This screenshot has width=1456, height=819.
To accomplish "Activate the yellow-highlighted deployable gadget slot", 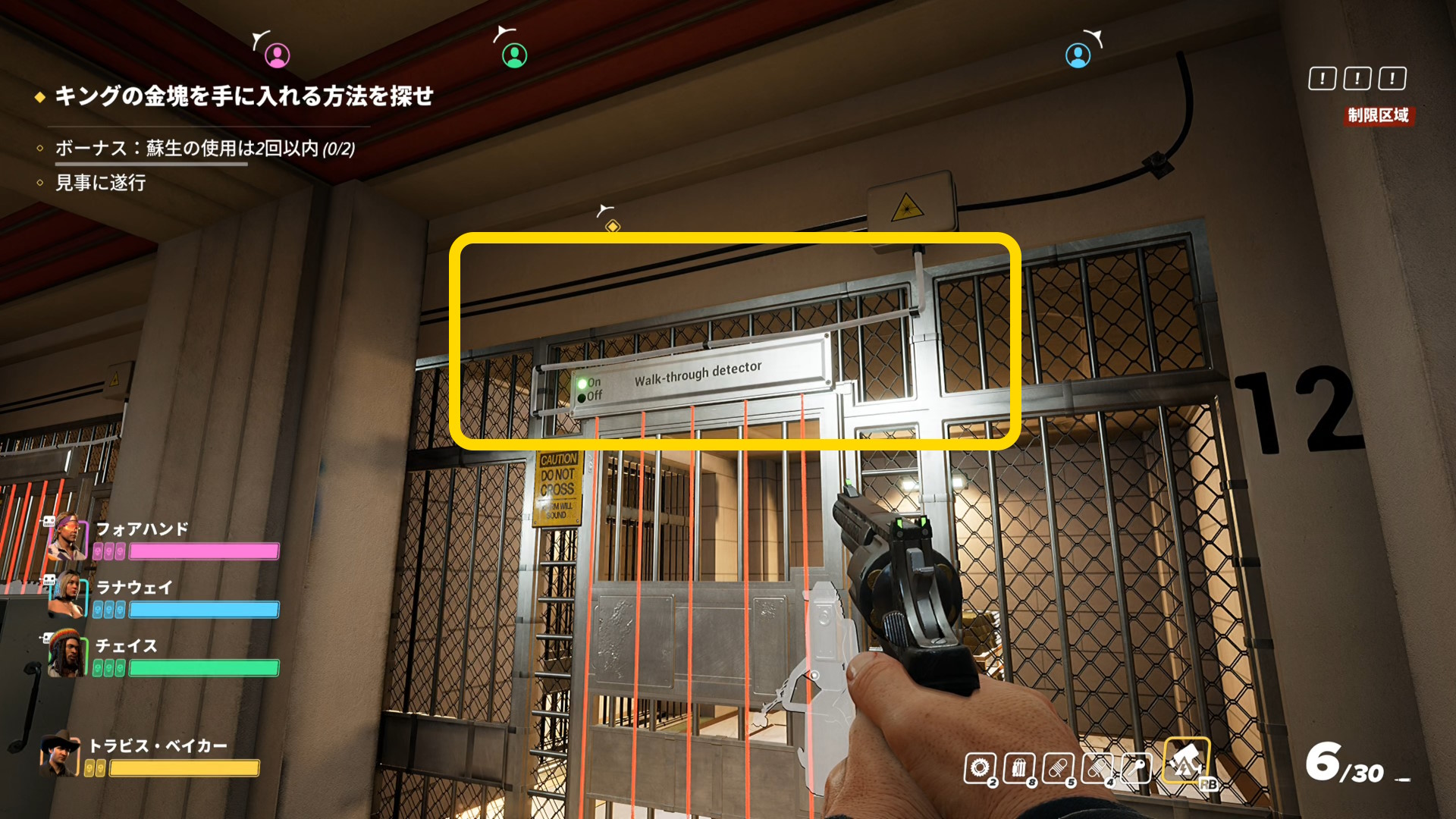I will (1186, 760).
